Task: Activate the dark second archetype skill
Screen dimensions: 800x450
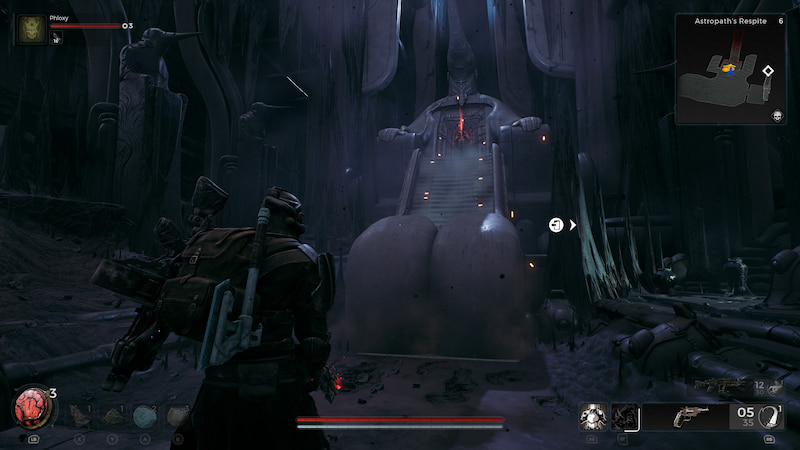Action: coord(625,416)
